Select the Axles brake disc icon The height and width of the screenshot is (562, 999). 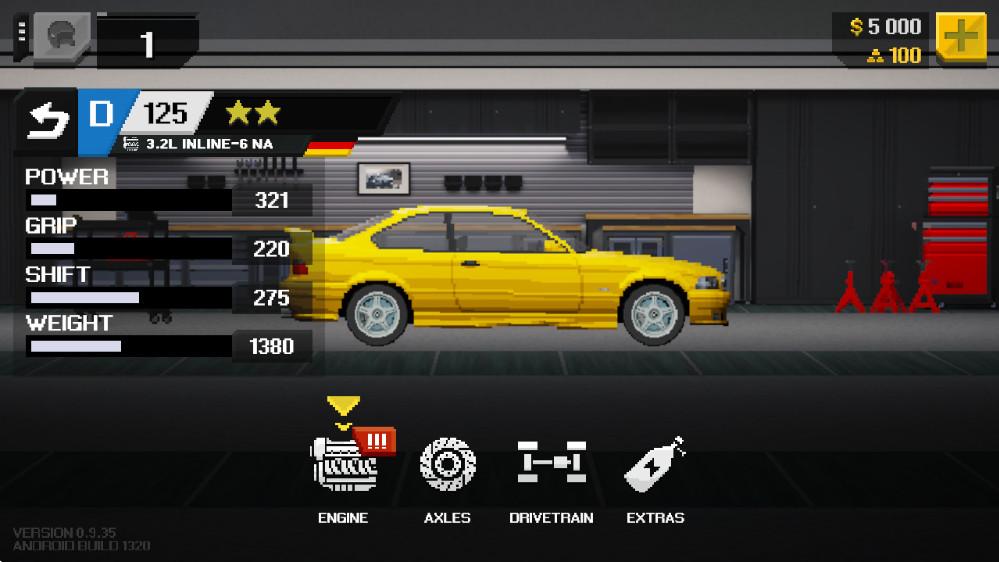[447, 465]
